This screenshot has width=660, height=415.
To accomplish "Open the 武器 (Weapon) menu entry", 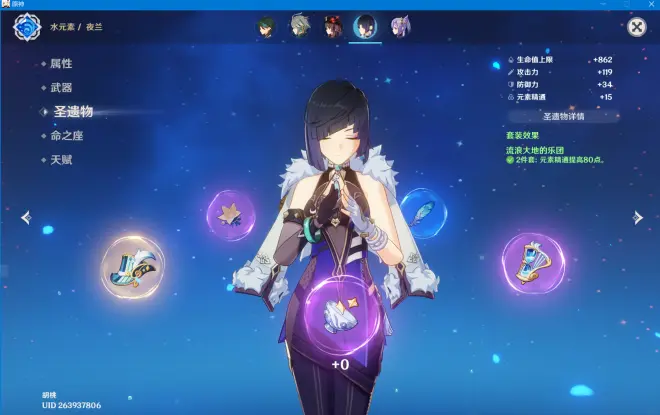I will click(x=62, y=87).
